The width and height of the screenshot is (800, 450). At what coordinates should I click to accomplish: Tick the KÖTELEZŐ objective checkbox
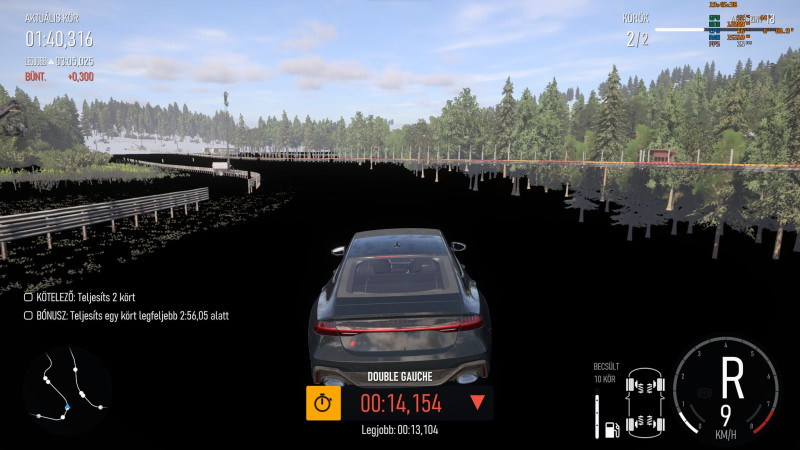(28, 297)
